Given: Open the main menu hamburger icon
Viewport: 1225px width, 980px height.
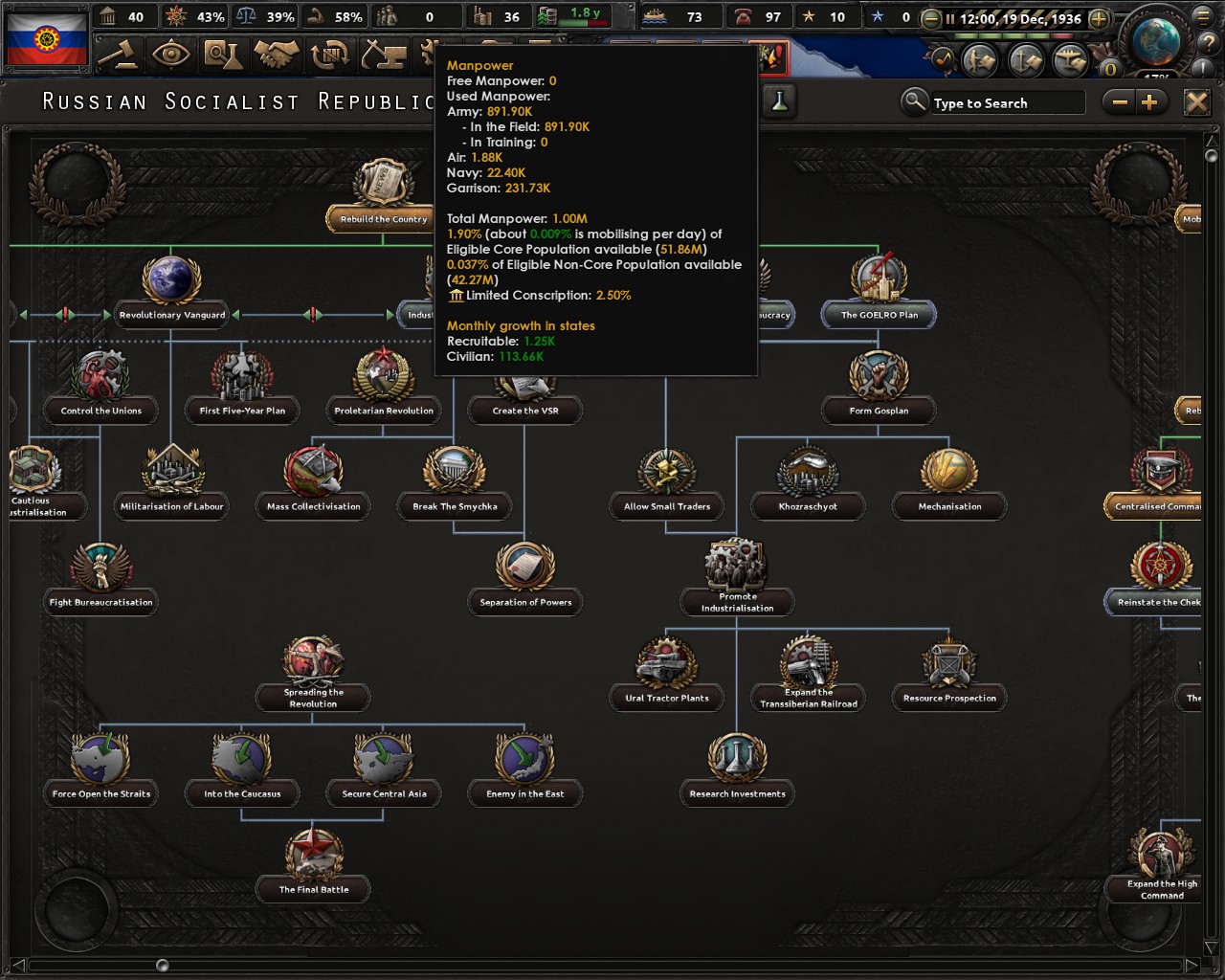Looking at the screenshot, I should (x=1201, y=17).
